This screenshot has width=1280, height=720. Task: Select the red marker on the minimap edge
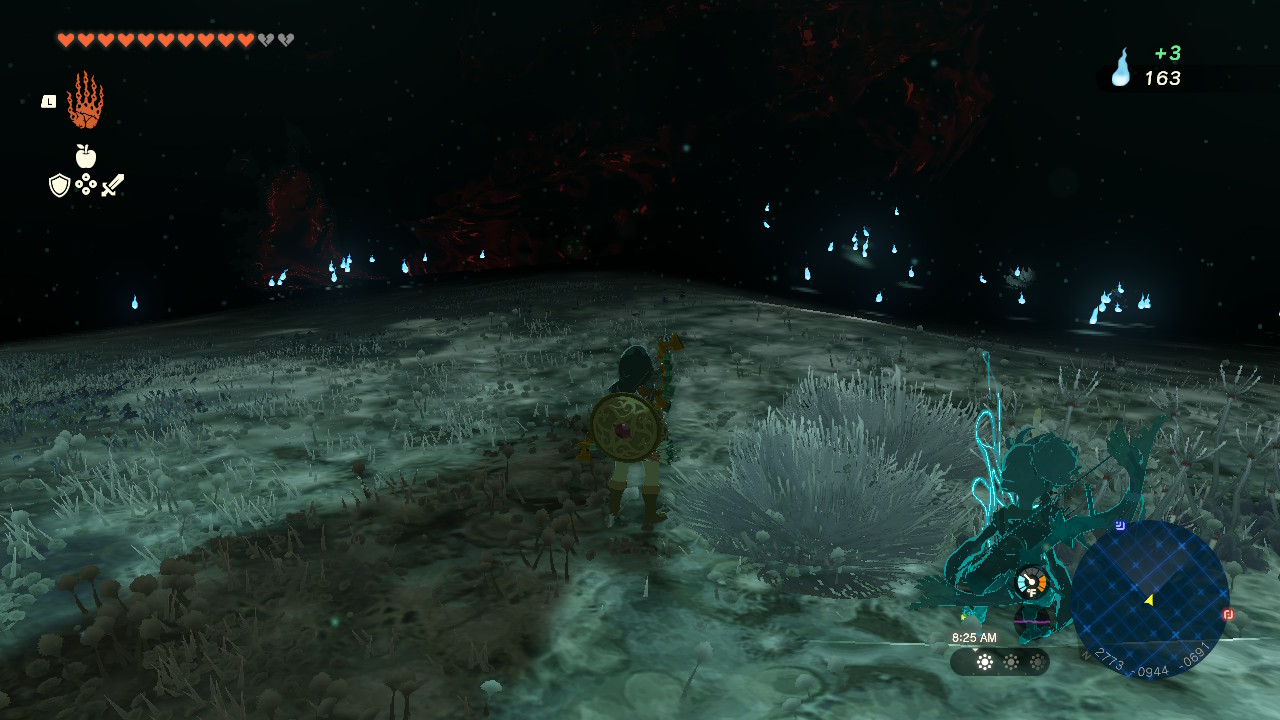pyautogui.click(x=1228, y=614)
